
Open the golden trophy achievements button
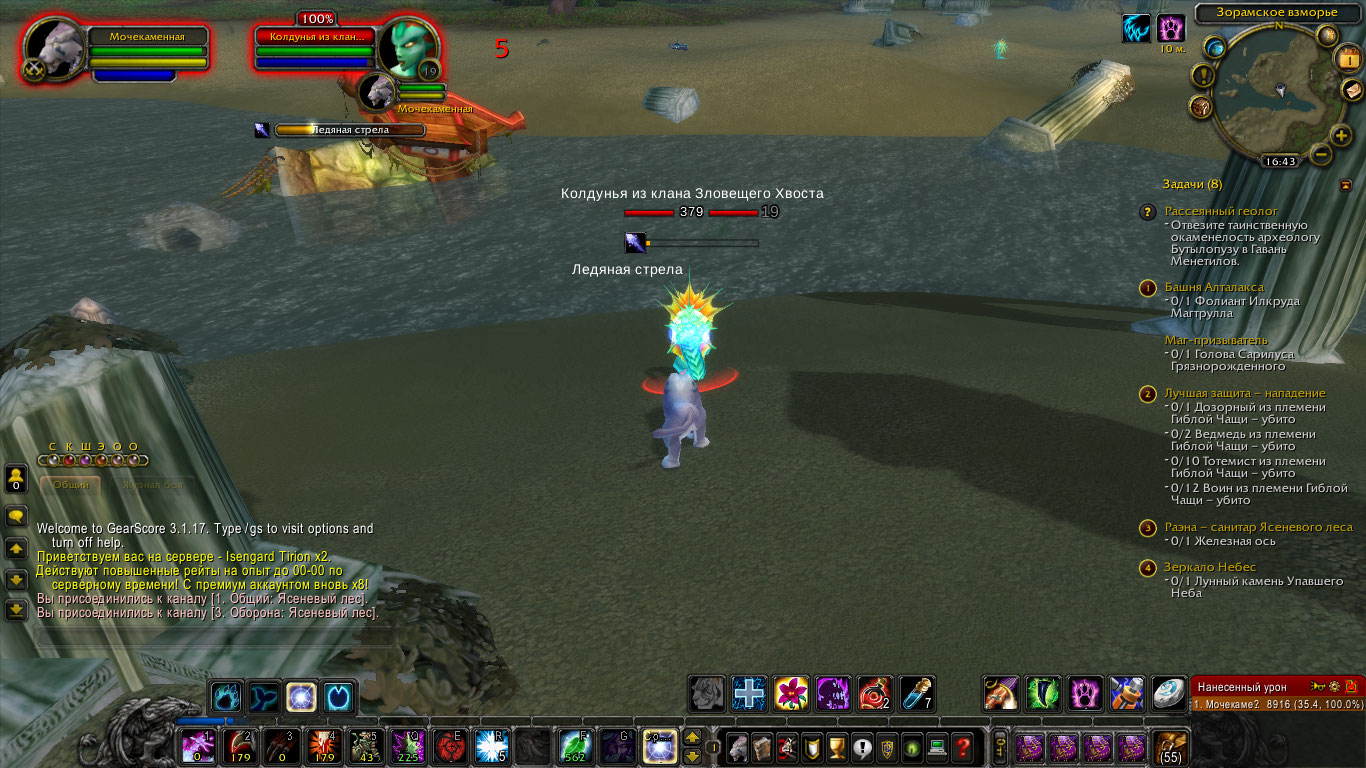click(838, 746)
